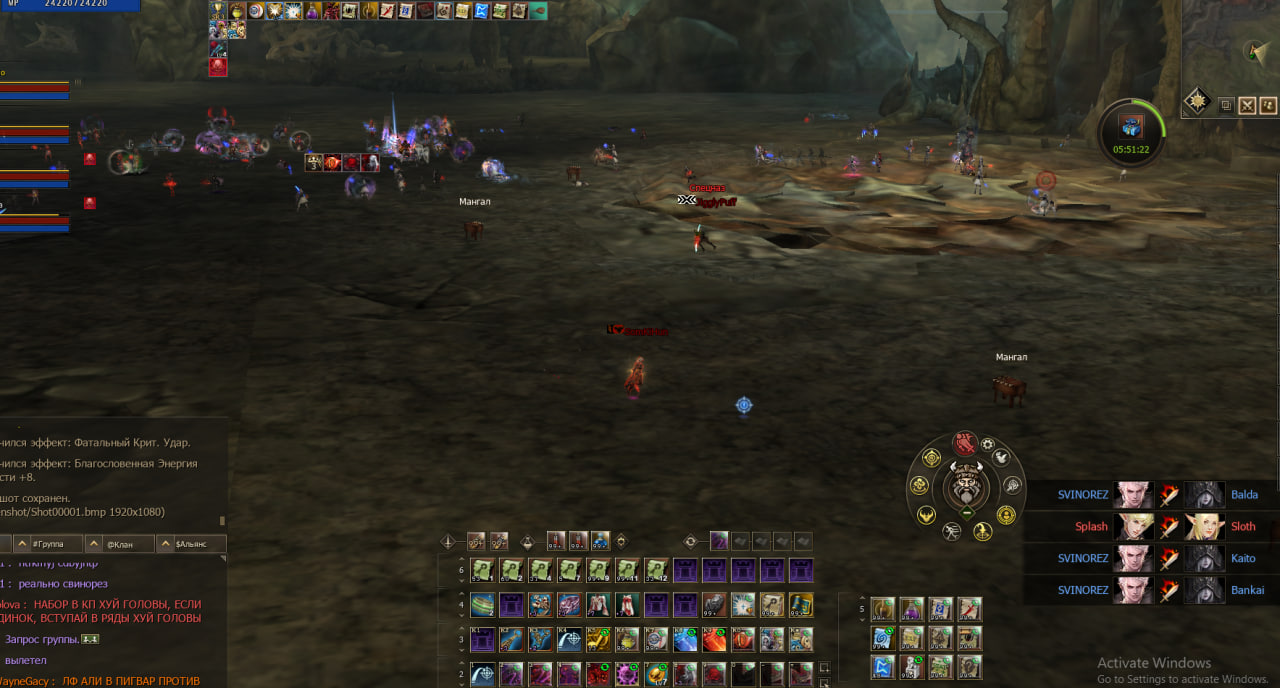Switch to the #Группа chat tab
1280x688 pixels.
[x=48, y=544]
